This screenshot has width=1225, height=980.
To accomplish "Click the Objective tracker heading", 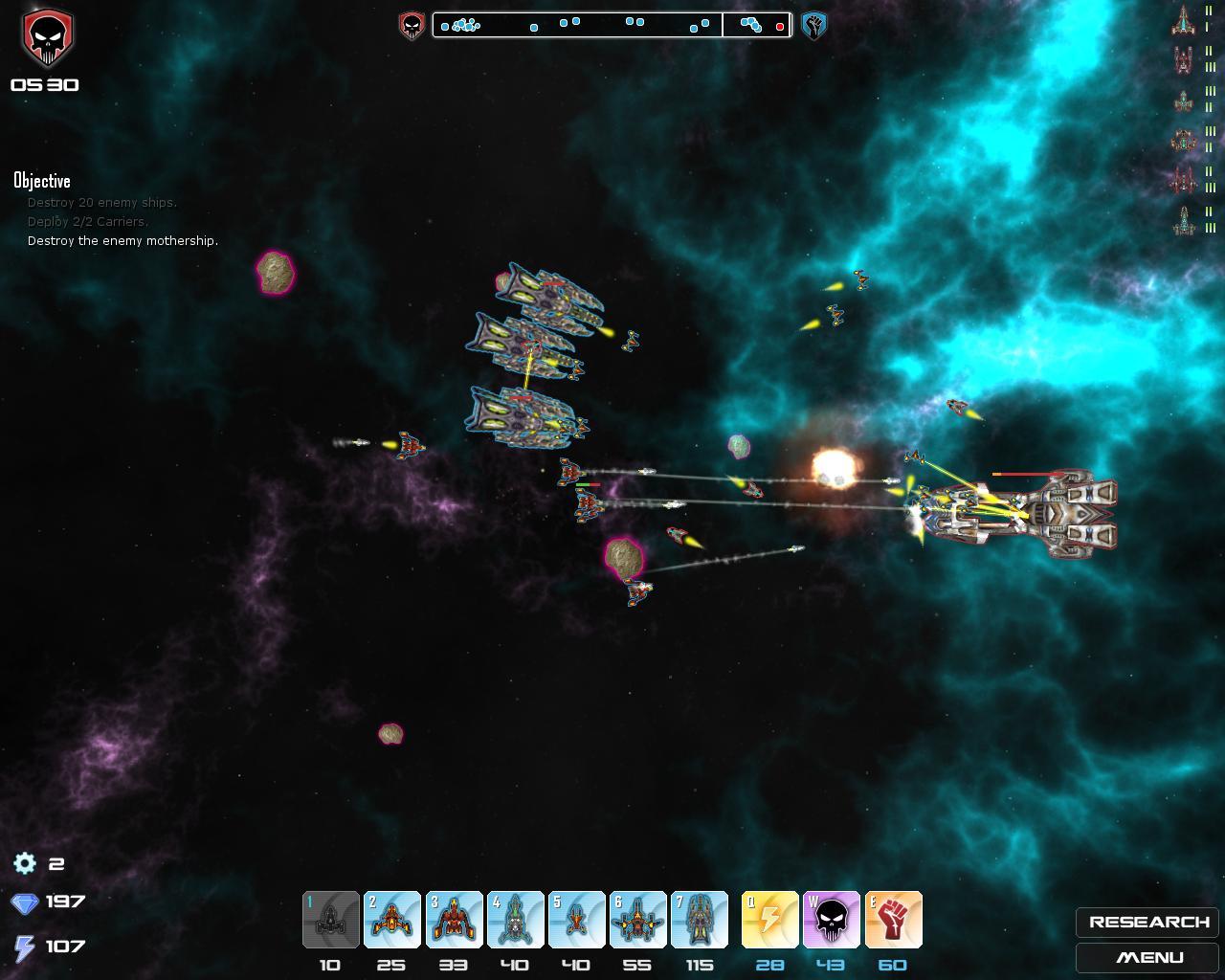I will (x=42, y=181).
